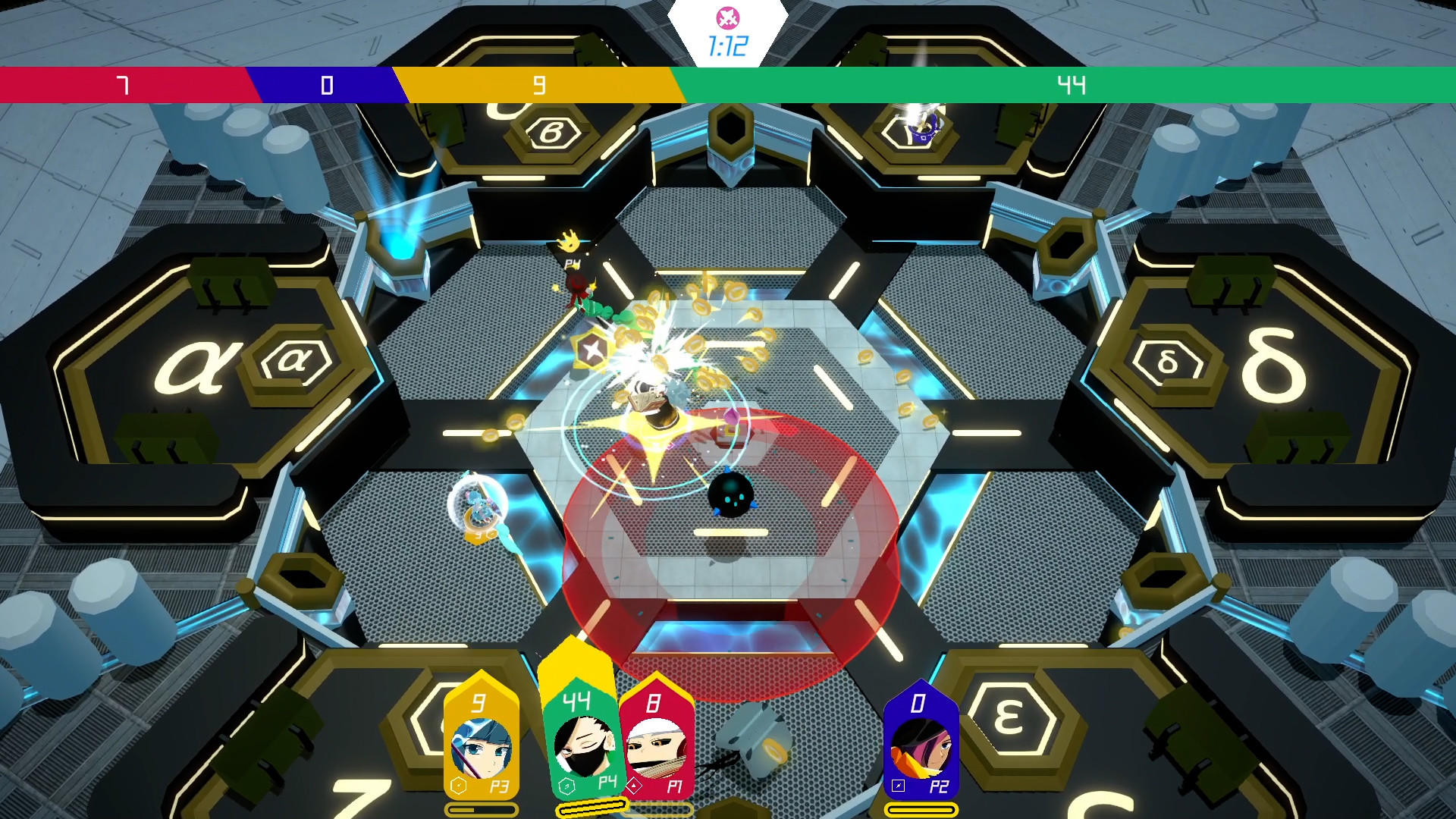Click the diamond arrow badge on P1's card
This screenshot has width=1456, height=819.
tap(633, 786)
